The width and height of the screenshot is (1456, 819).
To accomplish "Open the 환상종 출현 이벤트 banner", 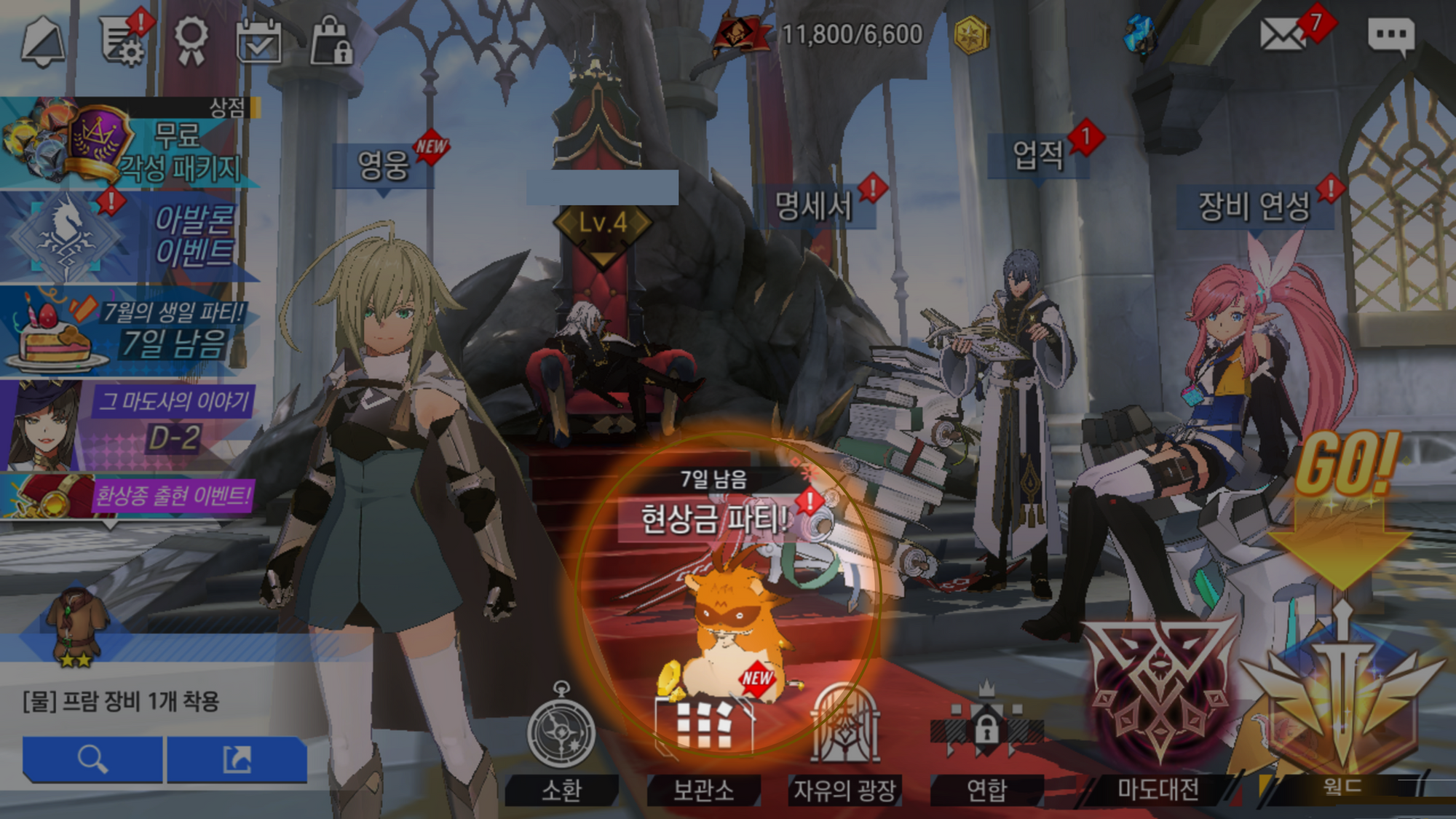I will 130,496.
